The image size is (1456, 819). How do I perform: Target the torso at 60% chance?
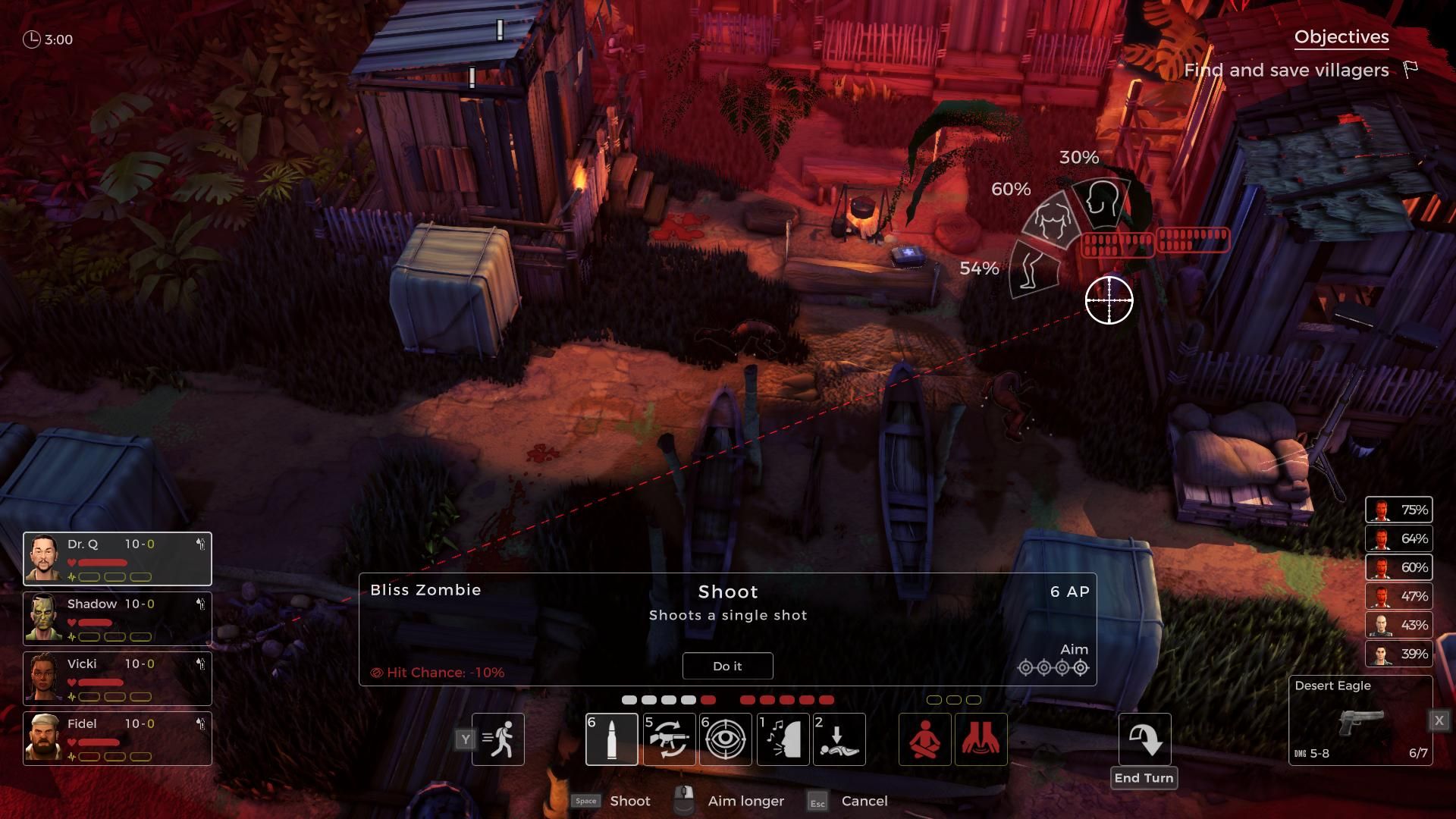[1053, 221]
